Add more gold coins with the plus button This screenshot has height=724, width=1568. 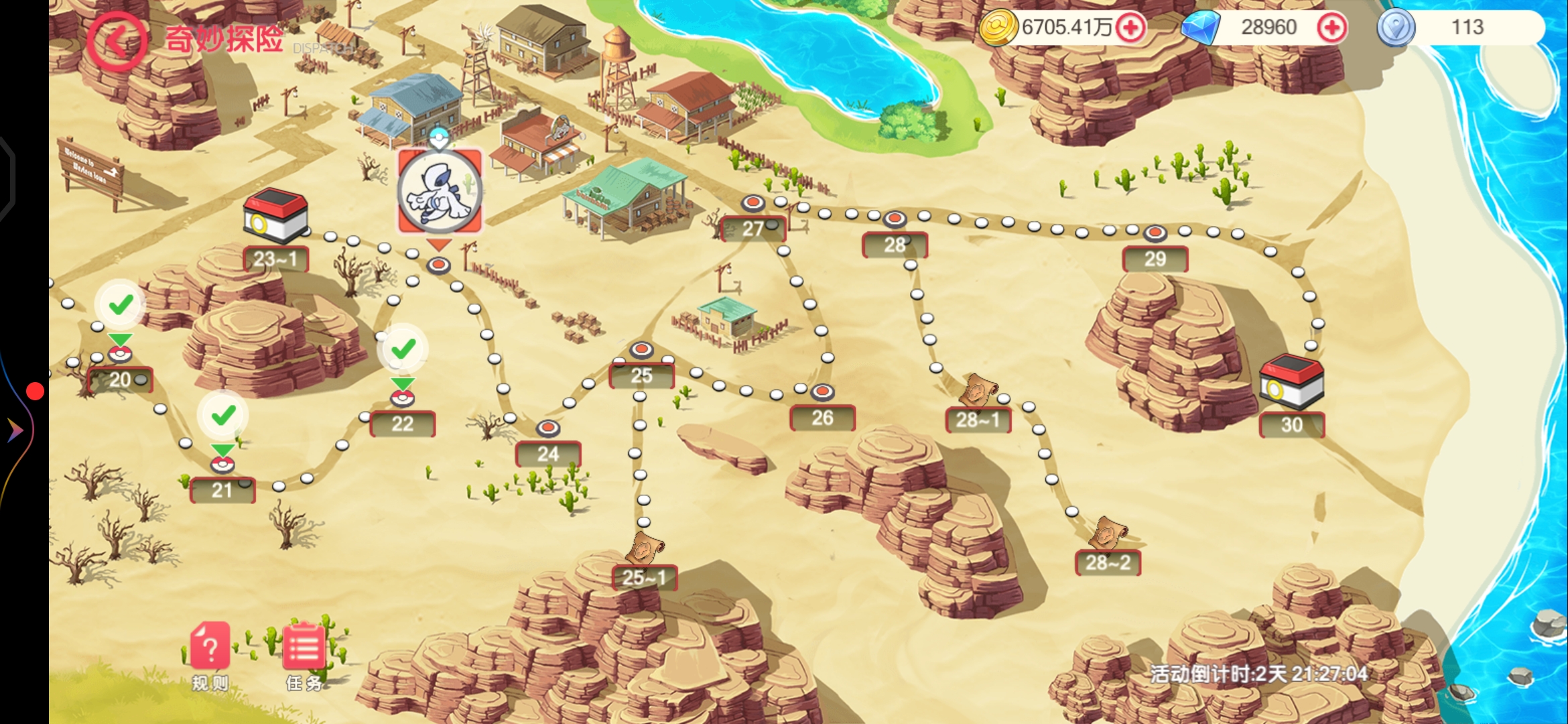coord(1131,27)
